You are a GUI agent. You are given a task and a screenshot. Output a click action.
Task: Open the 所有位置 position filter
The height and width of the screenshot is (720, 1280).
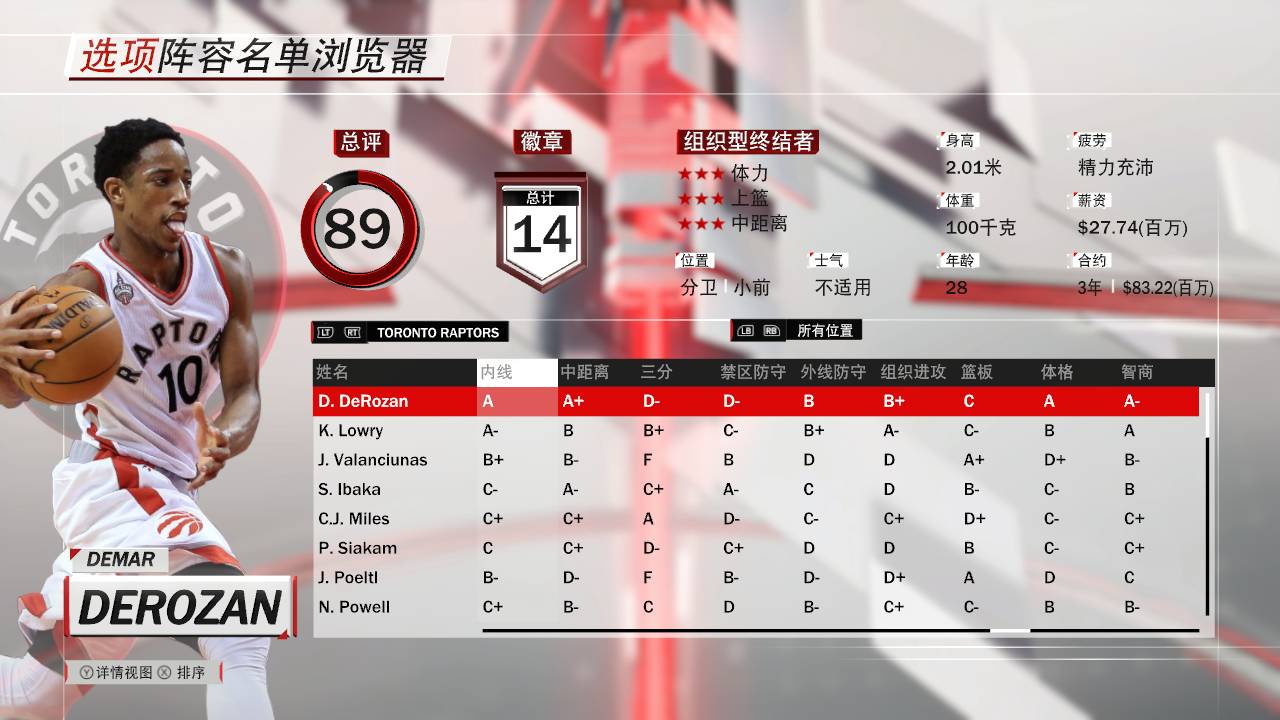(825, 330)
